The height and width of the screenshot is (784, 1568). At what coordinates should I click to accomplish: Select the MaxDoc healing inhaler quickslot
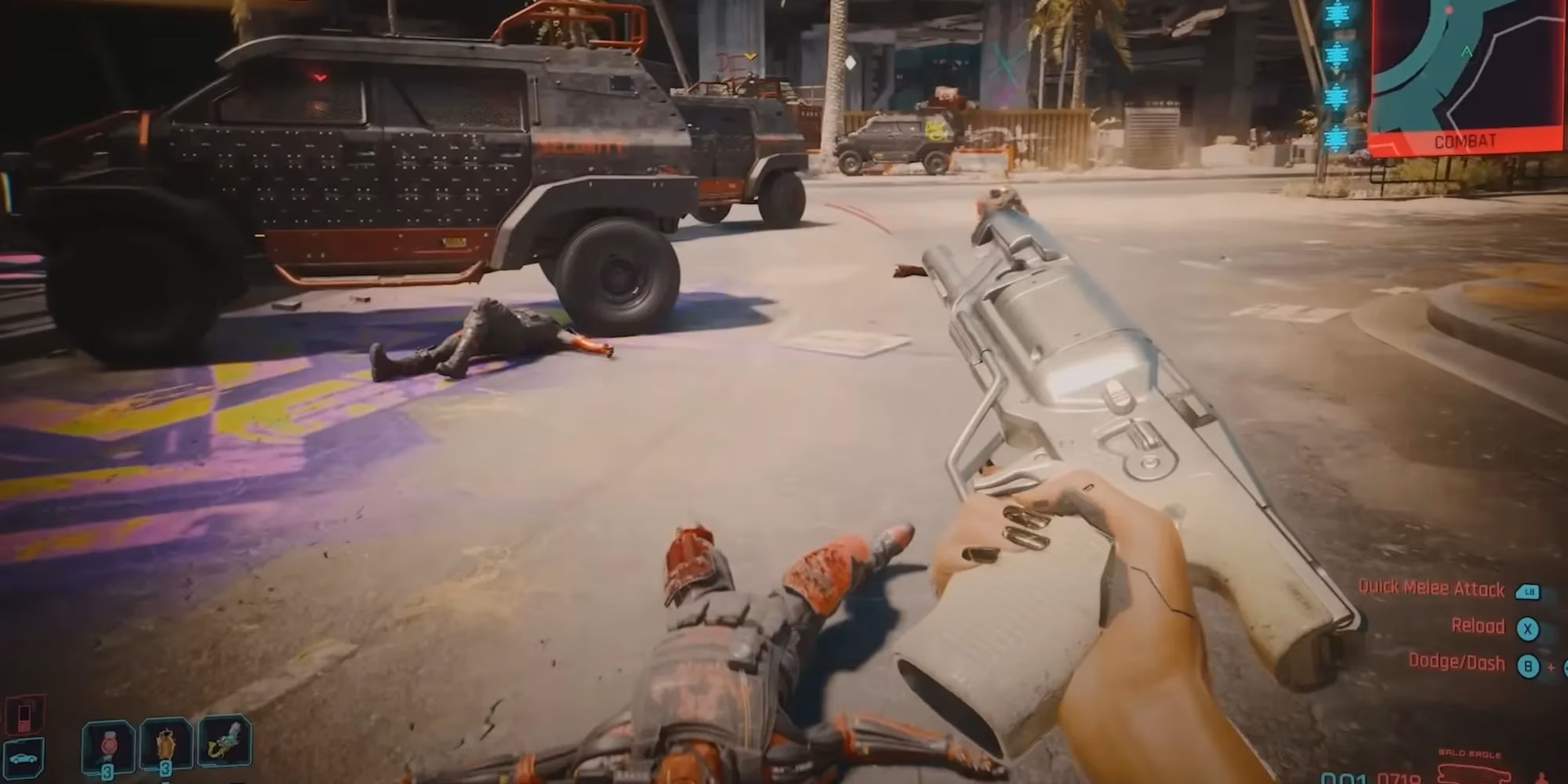(107, 745)
